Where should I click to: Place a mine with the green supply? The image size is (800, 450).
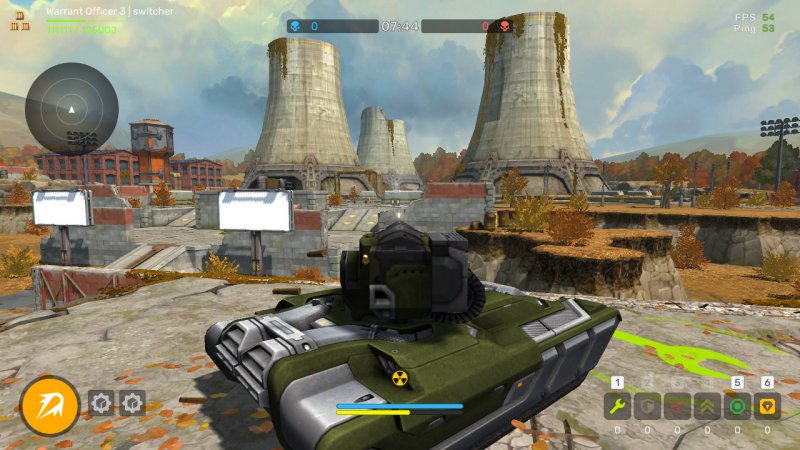(738, 406)
